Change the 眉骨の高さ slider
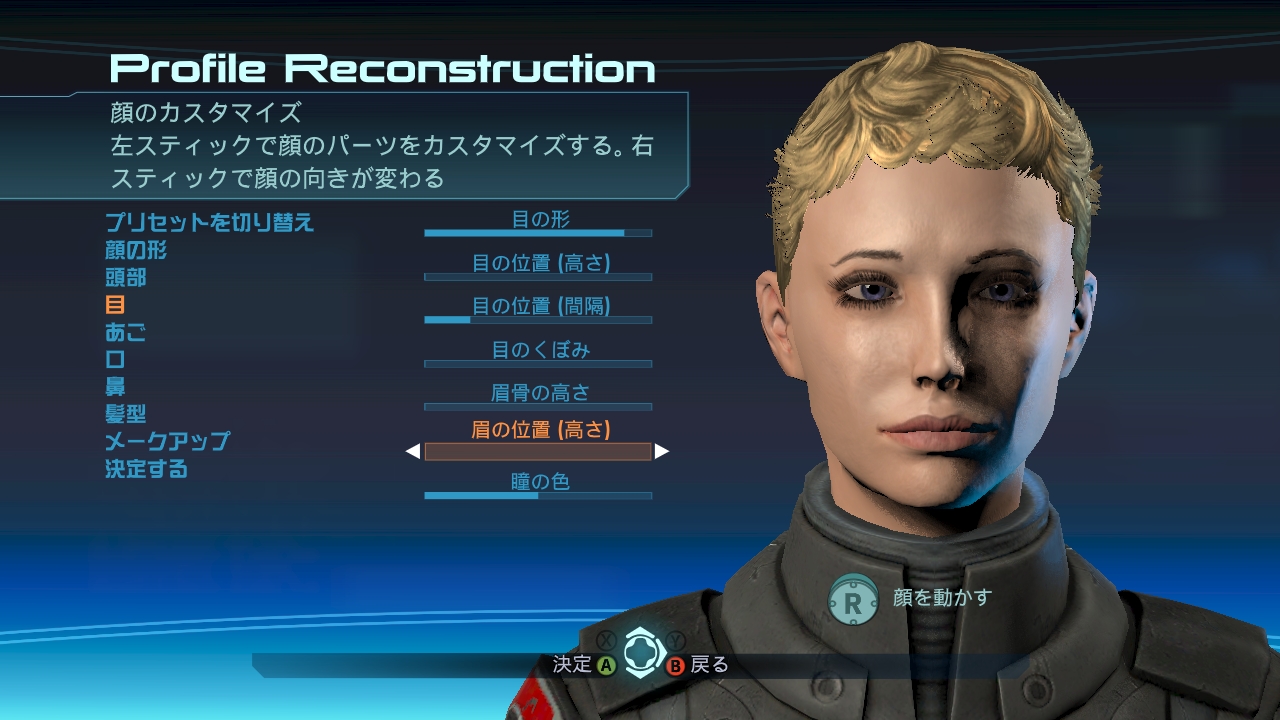 tap(538, 406)
